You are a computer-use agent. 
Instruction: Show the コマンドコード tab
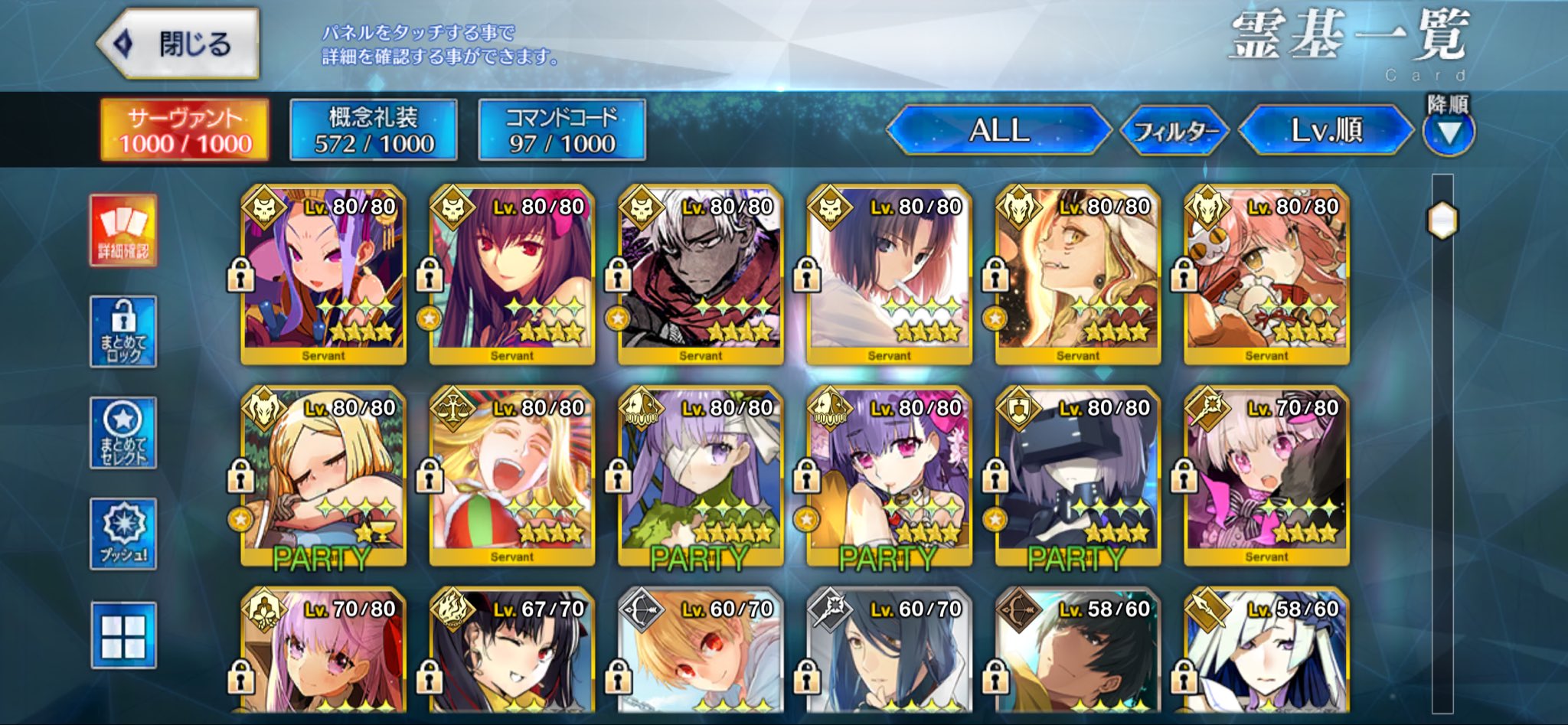562,130
